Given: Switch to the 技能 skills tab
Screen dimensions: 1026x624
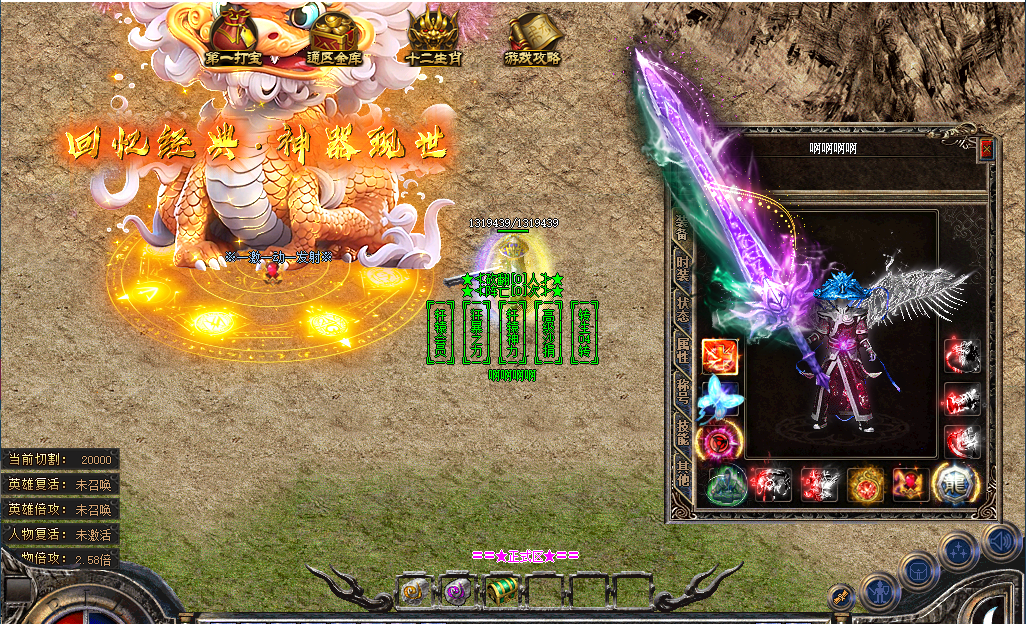Looking at the screenshot, I should pos(682,433).
